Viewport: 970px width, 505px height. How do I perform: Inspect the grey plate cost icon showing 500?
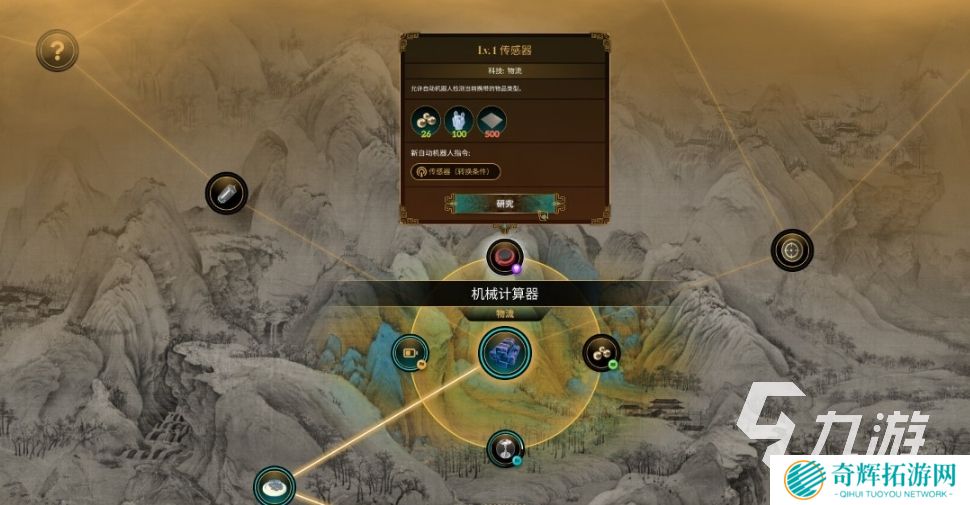[491, 120]
